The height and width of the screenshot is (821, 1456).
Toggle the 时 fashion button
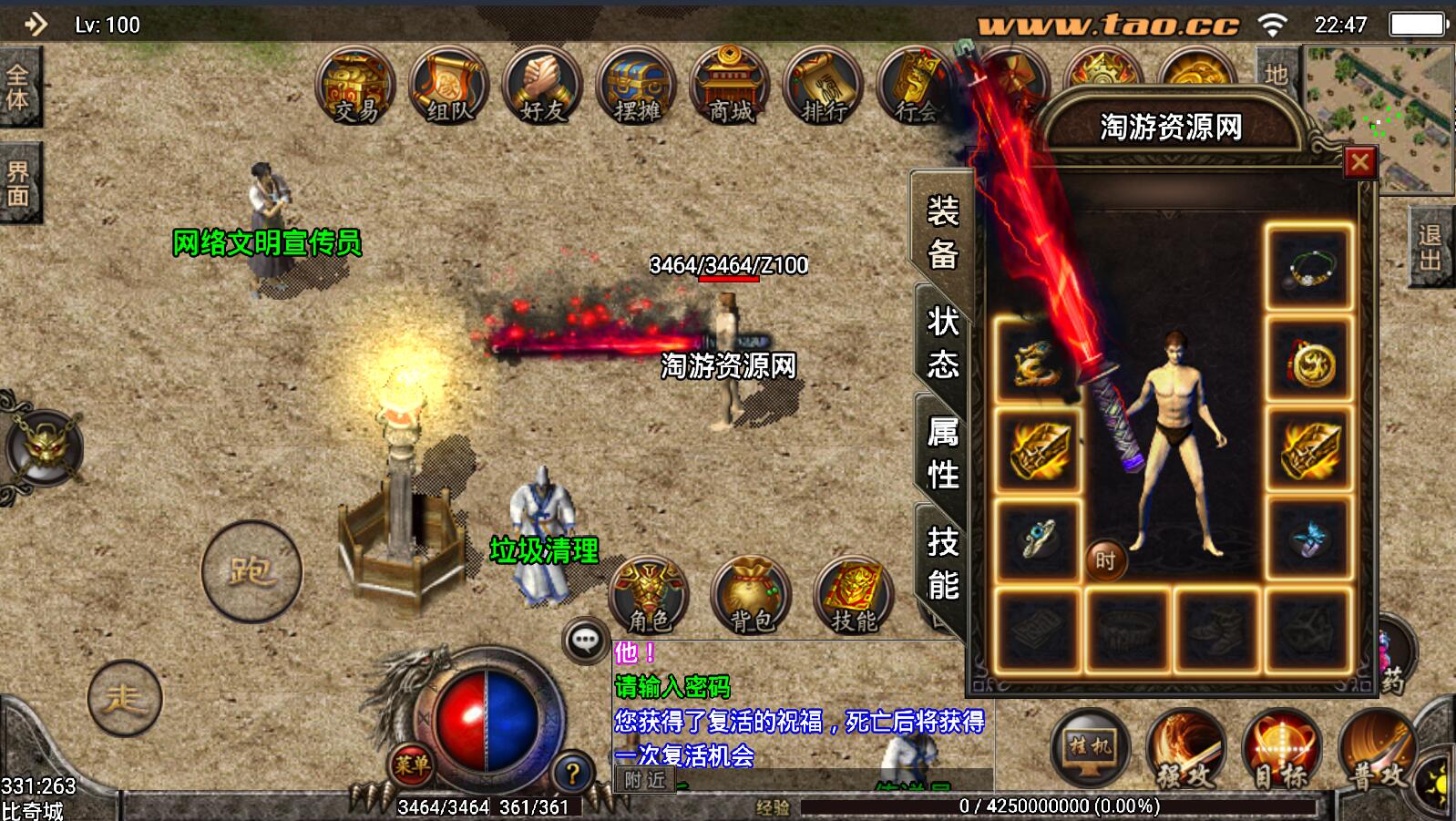1105,560
